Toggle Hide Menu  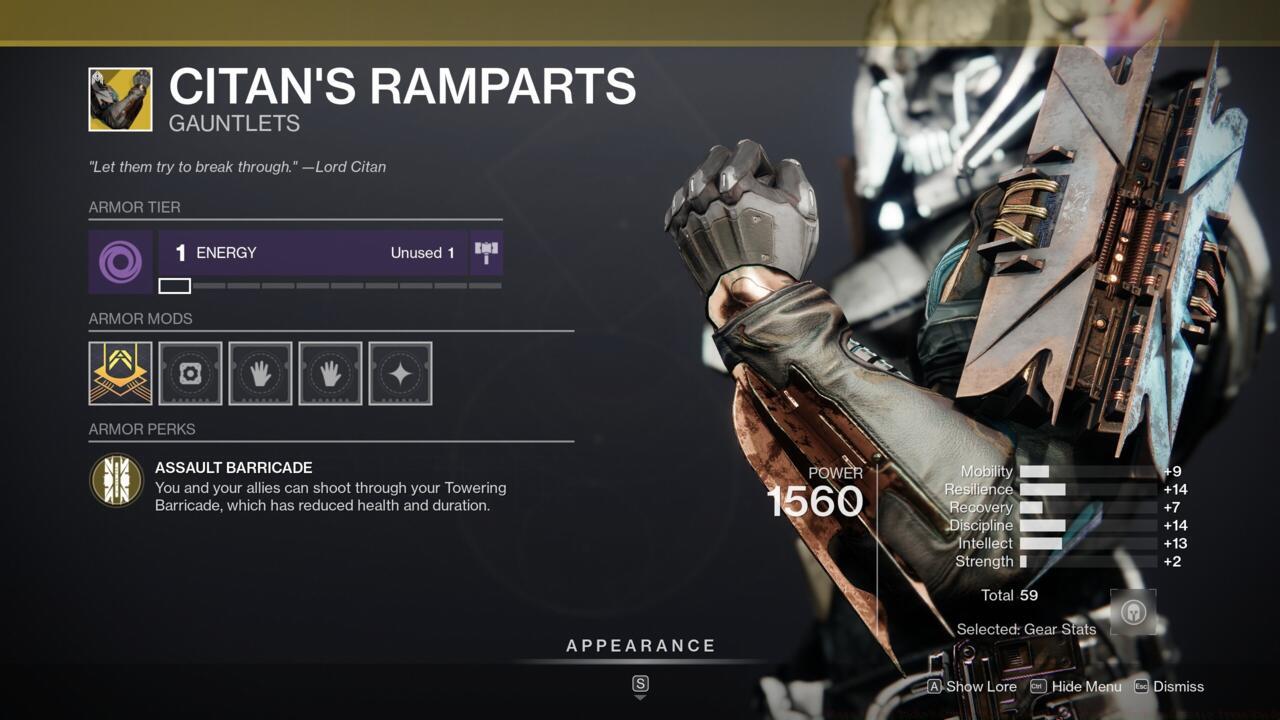[1086, 687]
